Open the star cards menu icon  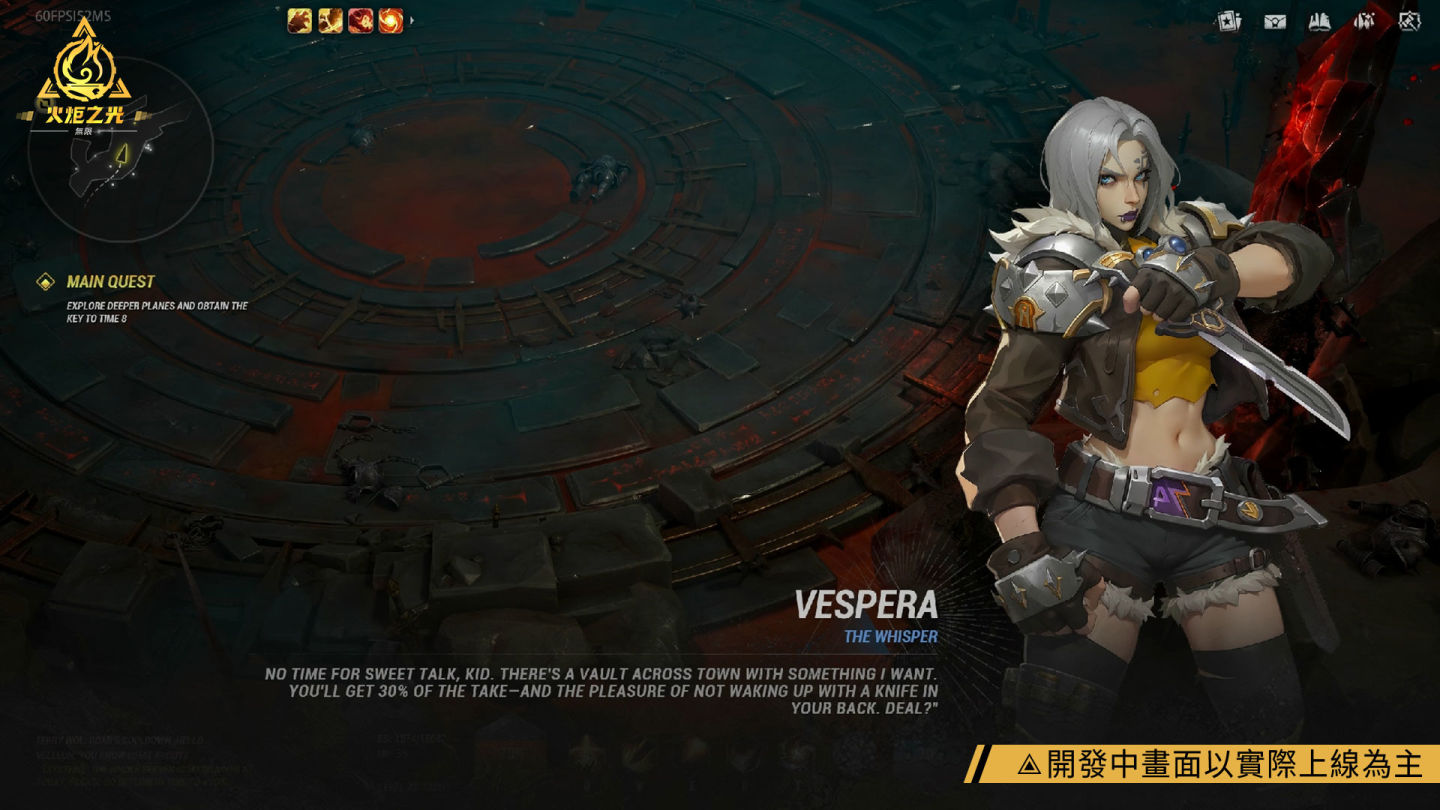[1228, 21]
